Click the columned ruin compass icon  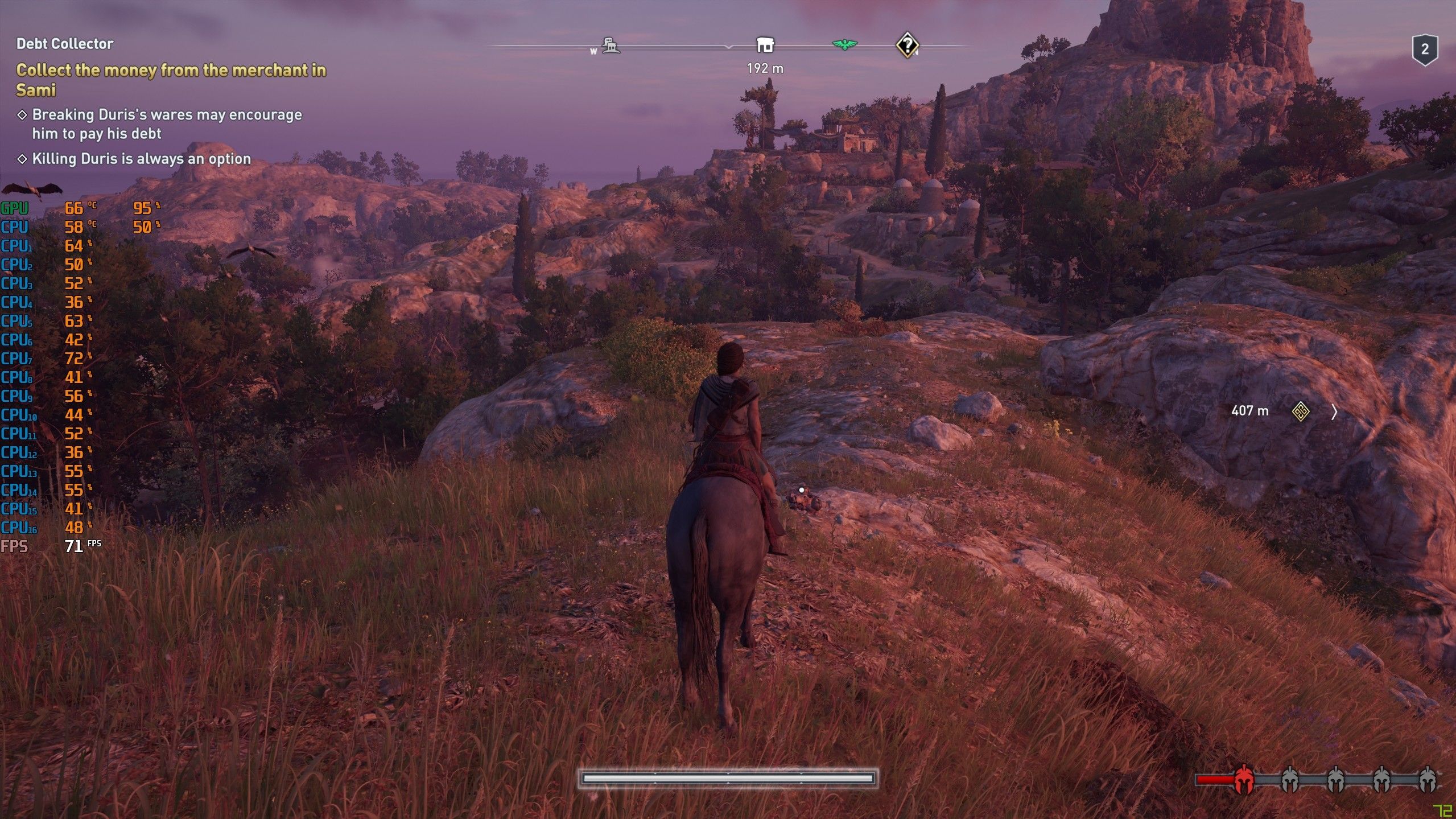coord(611,46)
